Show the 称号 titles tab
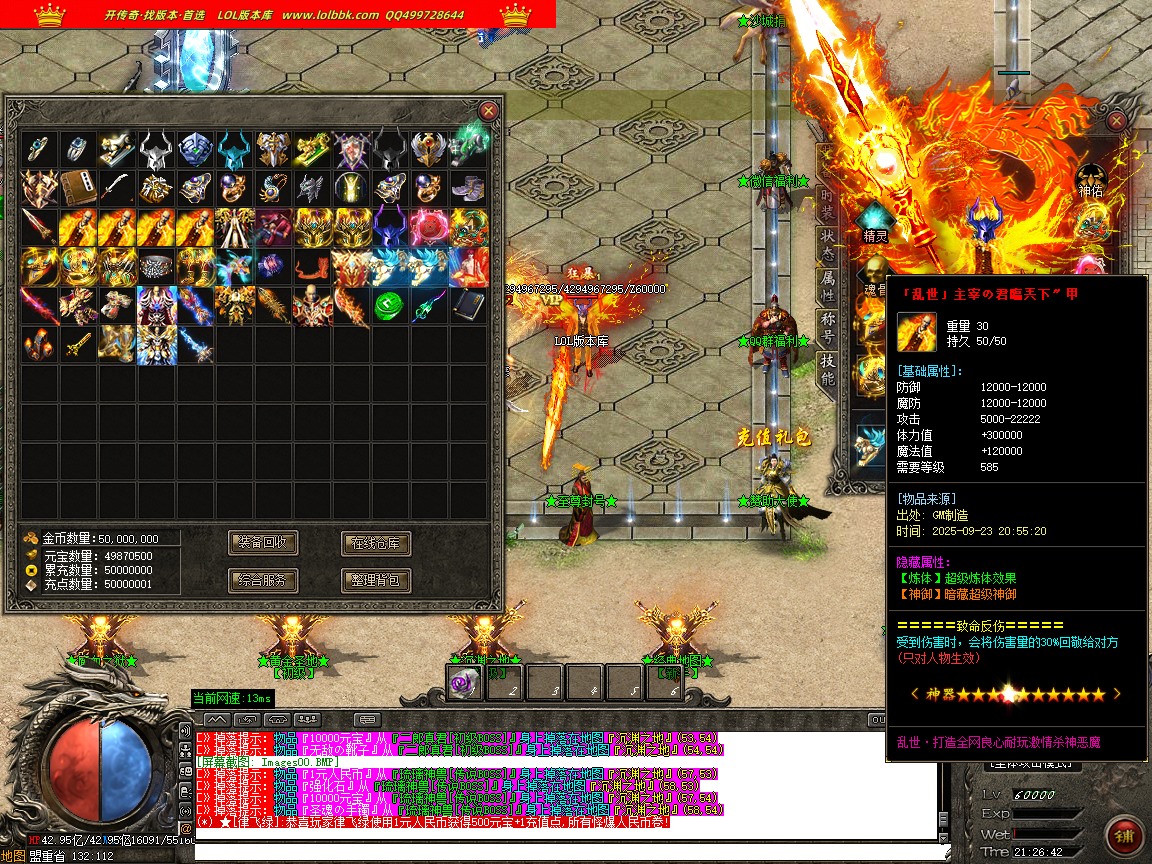Image resolution: width=1152 pixels, height=864 pixels. [828, 324]
